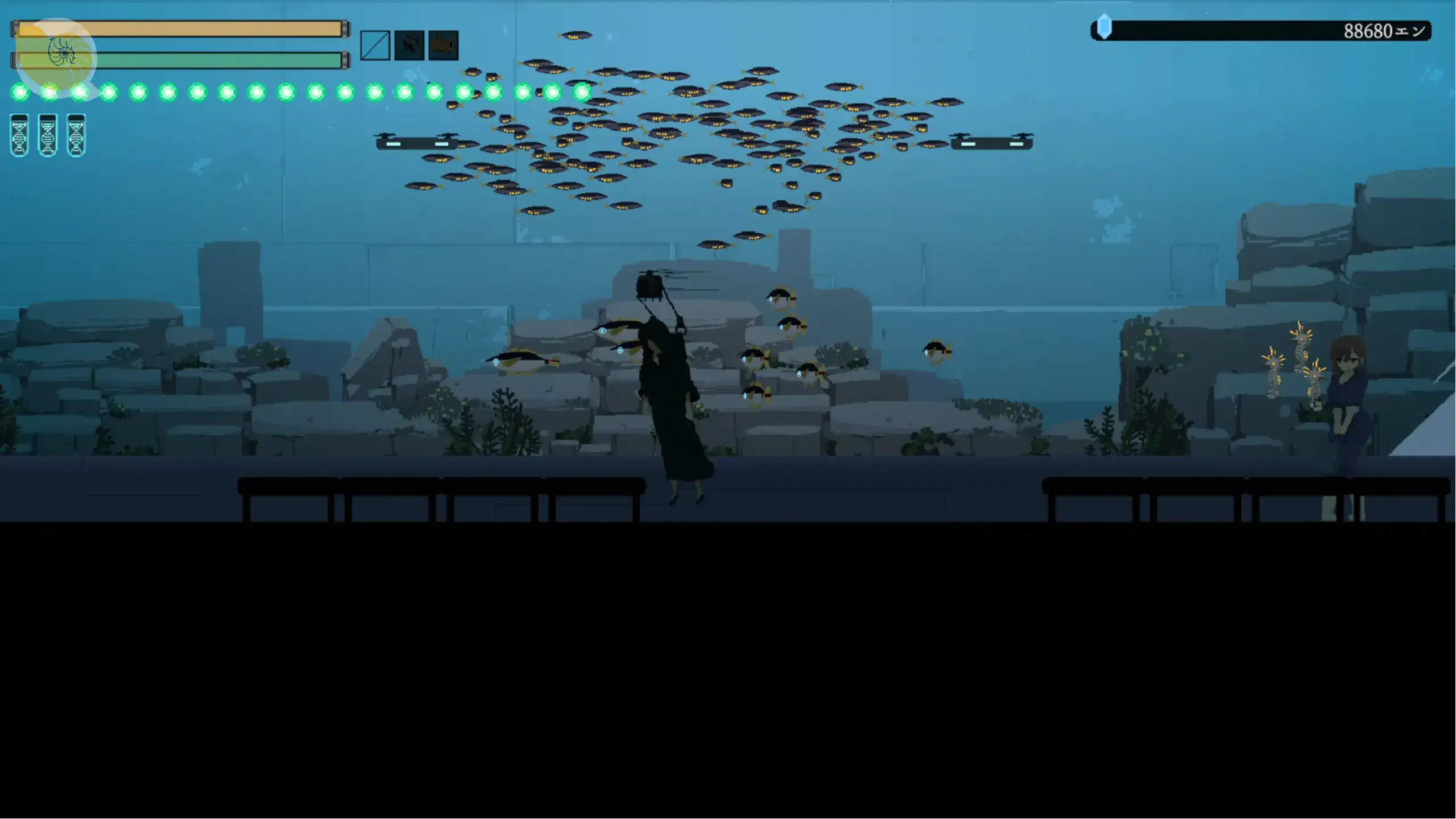Click the nautilus shell emblem
Viewport: 1456px width, 819px height.
point(61,54)
